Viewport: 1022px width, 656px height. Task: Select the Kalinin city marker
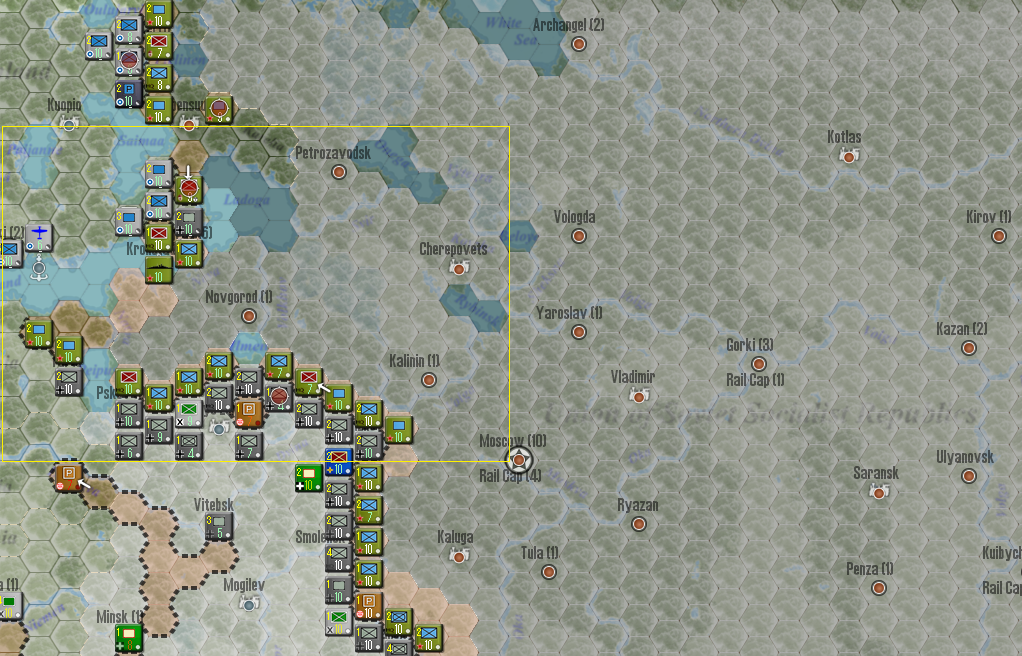point(429,380)
